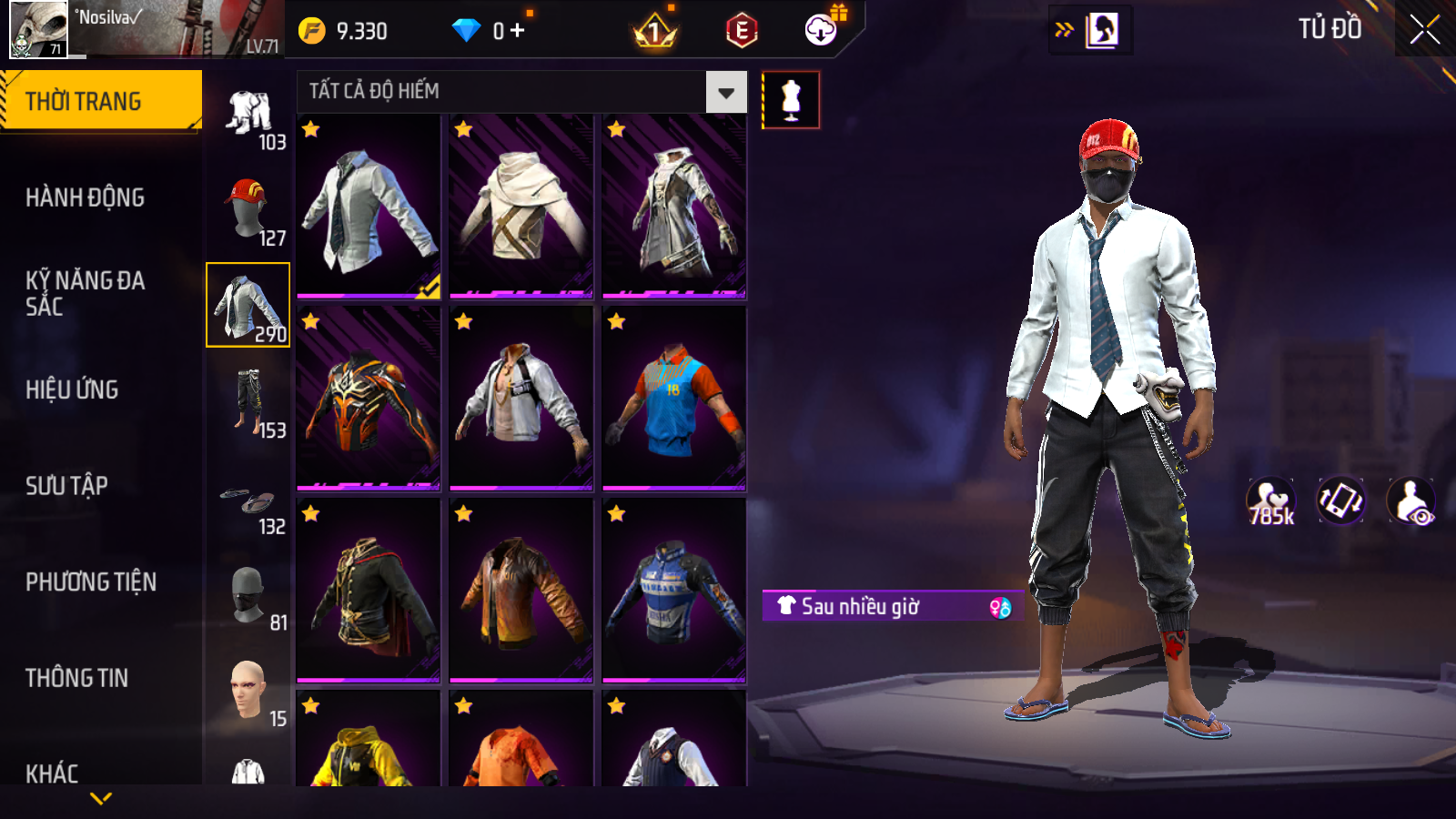Add diamonds with the plus button
The width and height of the screenshot is (1456, 819).
[x=518, y=31]
